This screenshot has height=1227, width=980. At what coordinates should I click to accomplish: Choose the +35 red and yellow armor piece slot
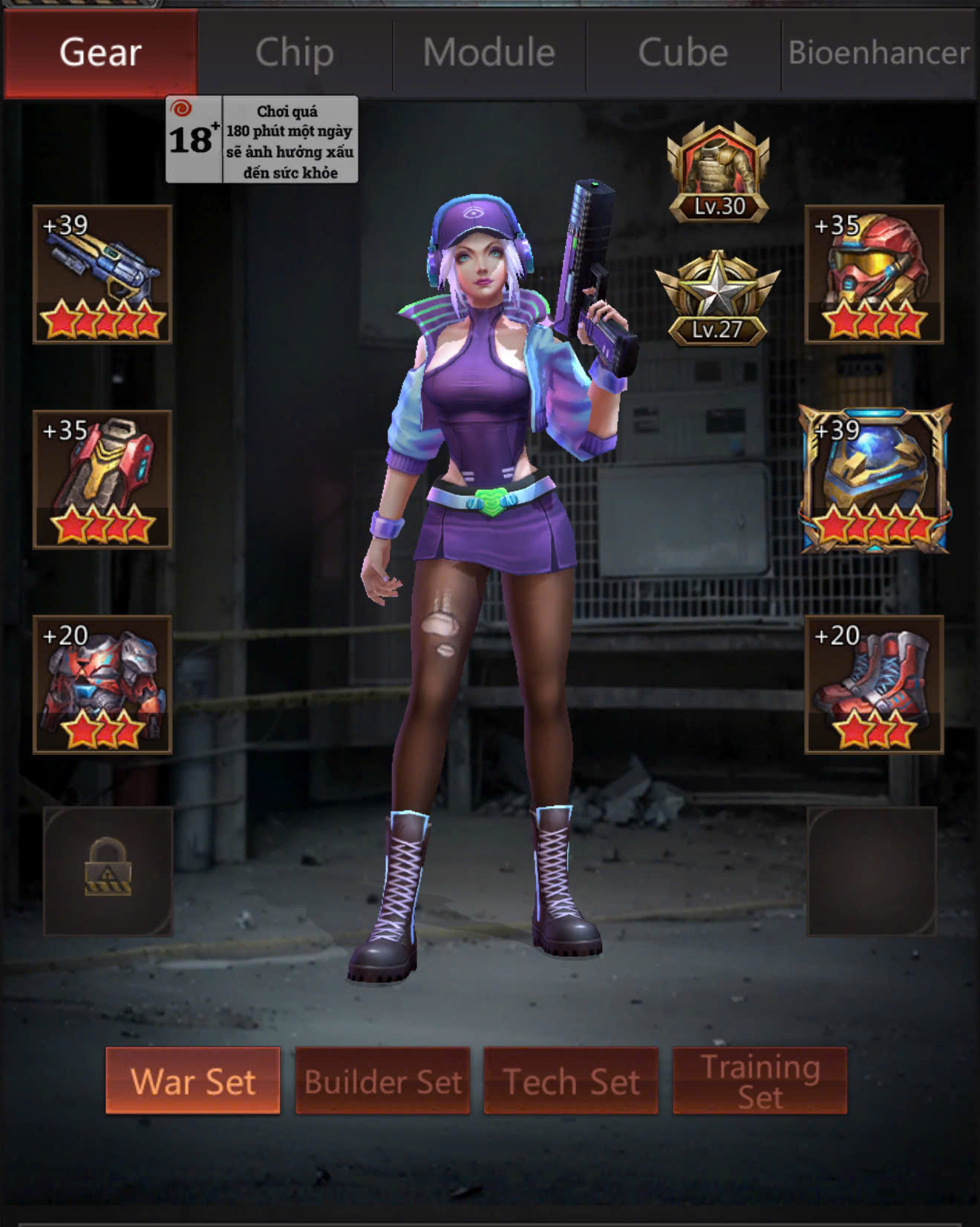tap(102, 479)
